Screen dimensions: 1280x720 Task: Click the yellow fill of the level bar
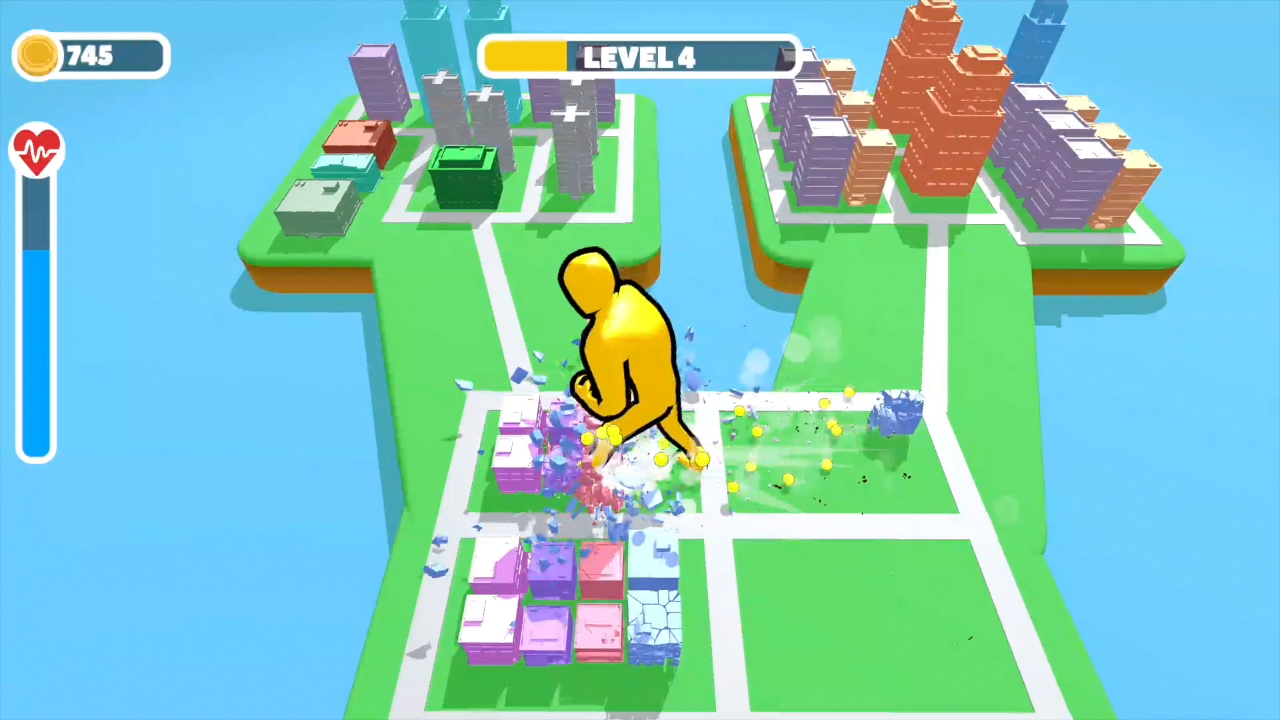(525, 57)
